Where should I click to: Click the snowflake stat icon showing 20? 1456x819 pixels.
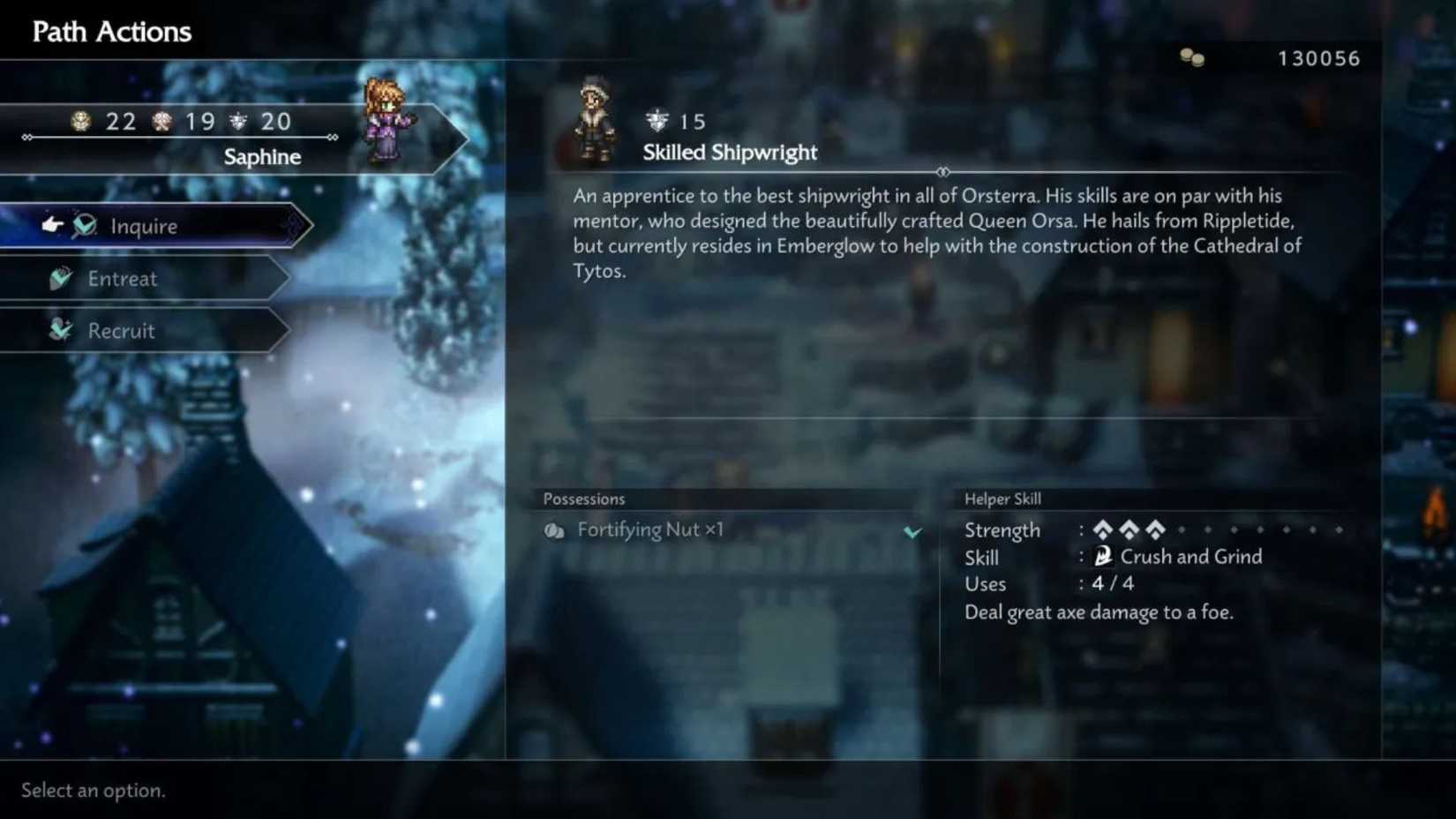[x=238, y=121]
